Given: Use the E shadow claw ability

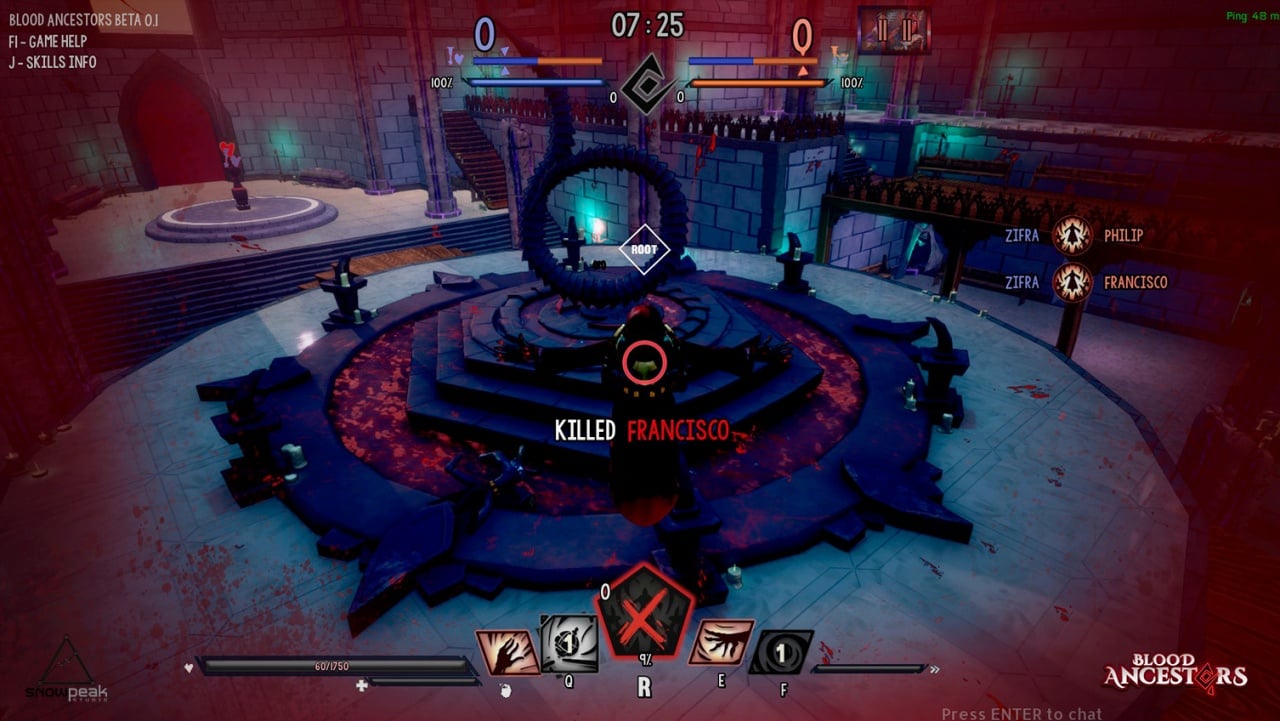Looking at the screenshot, I should click(722, 643).
